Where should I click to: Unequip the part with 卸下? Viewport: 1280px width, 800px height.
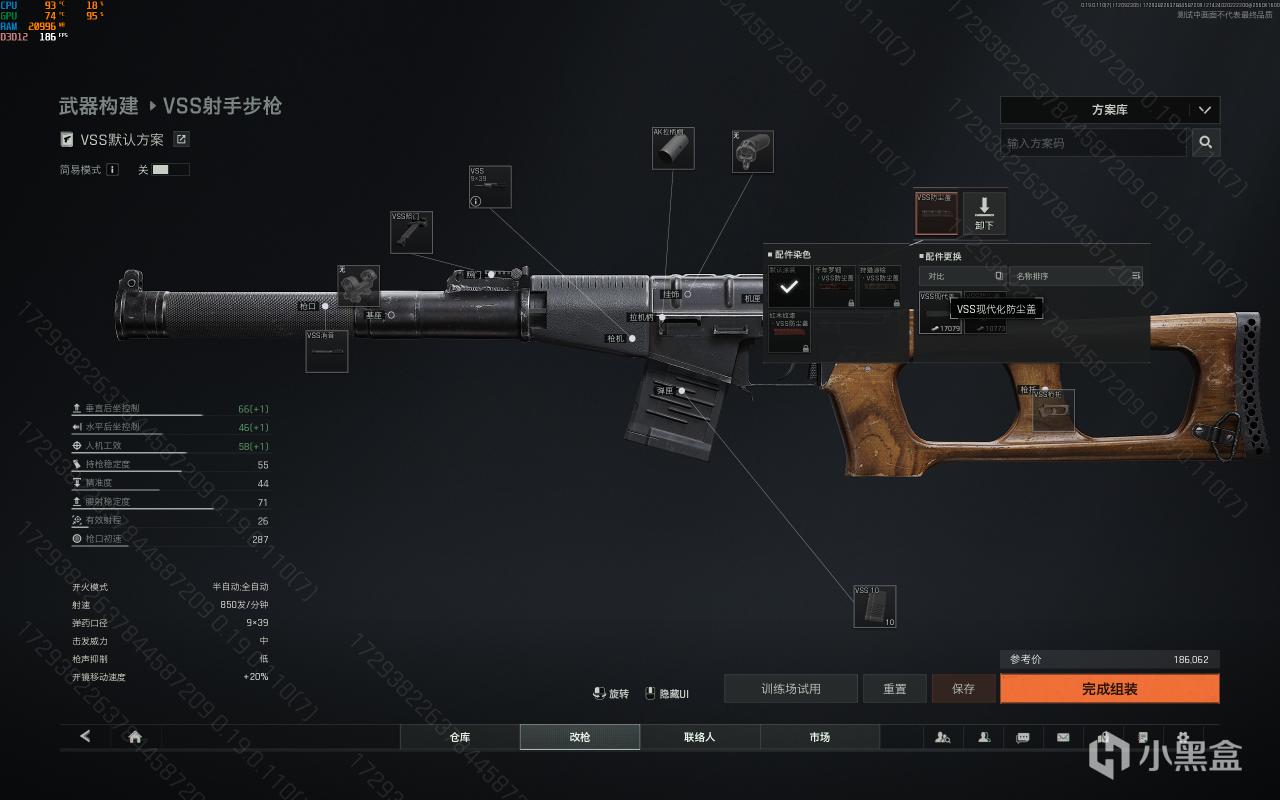[984, 213]
